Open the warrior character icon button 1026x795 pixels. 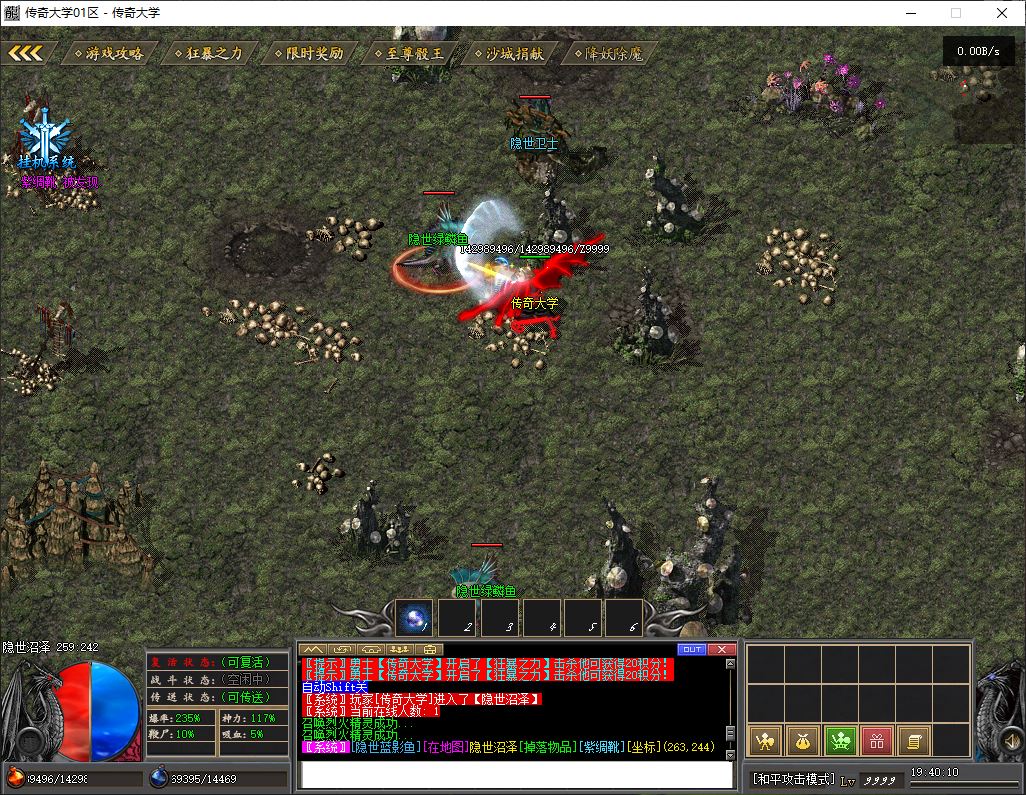click(x=765, y=741)
